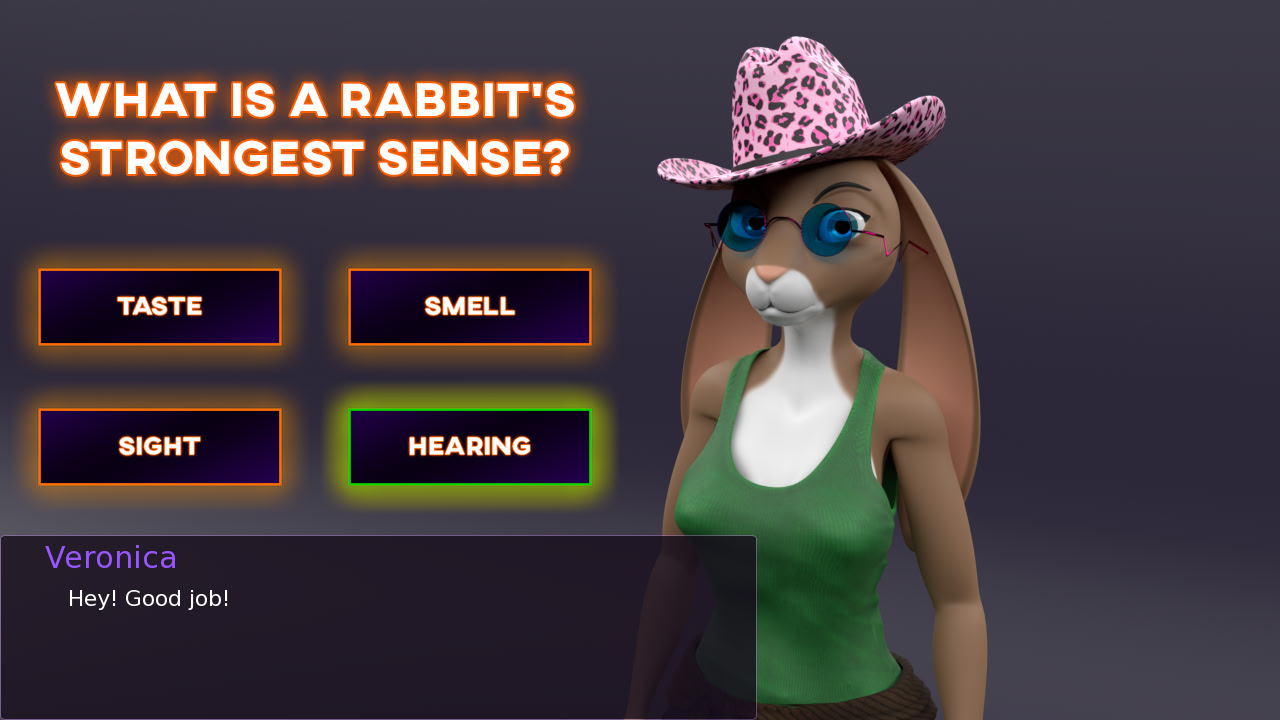Viewport: 1280px width, 720px height.
Task: Click the 'Hey! Good job!' dialogue text
Action: [x=148, y=598]
